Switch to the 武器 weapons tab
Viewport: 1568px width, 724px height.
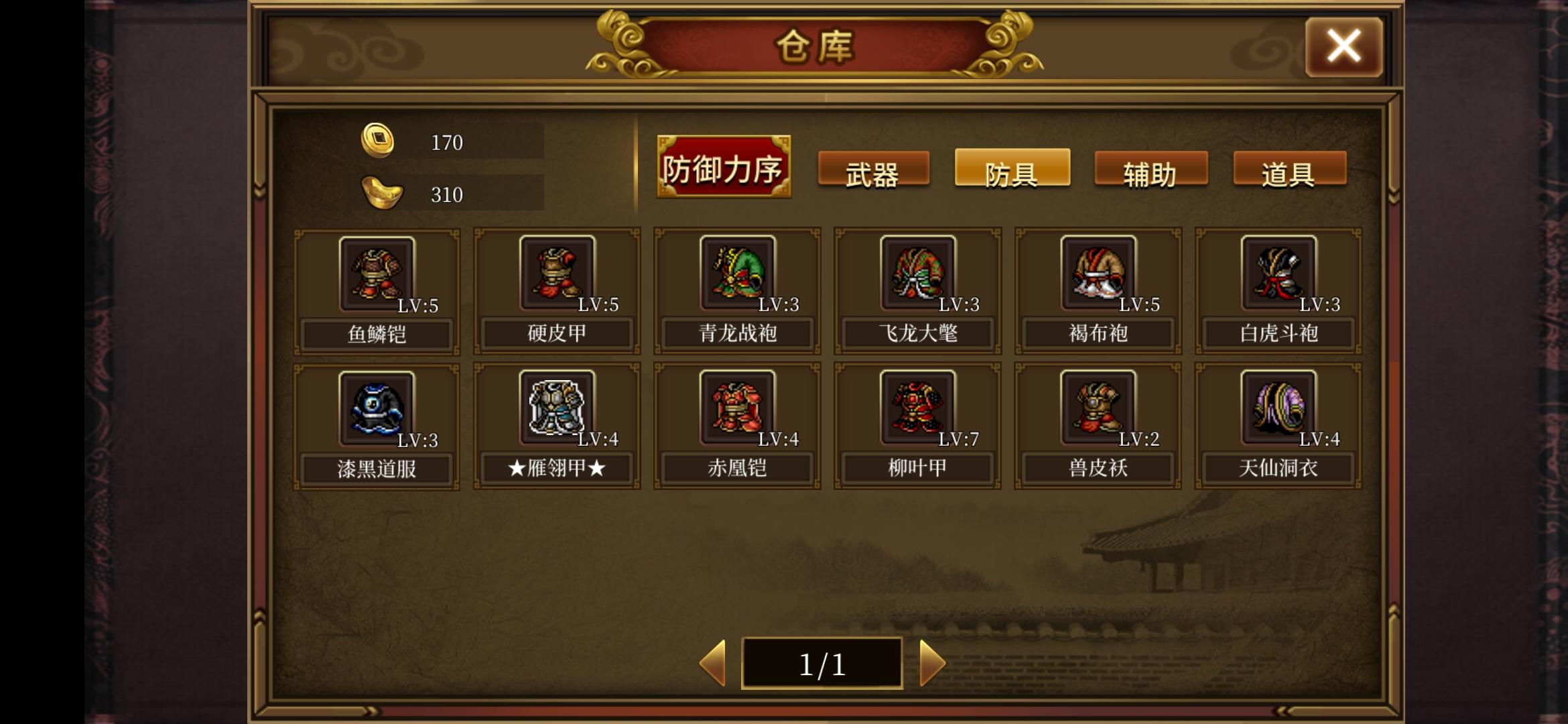tap(874, 171)
